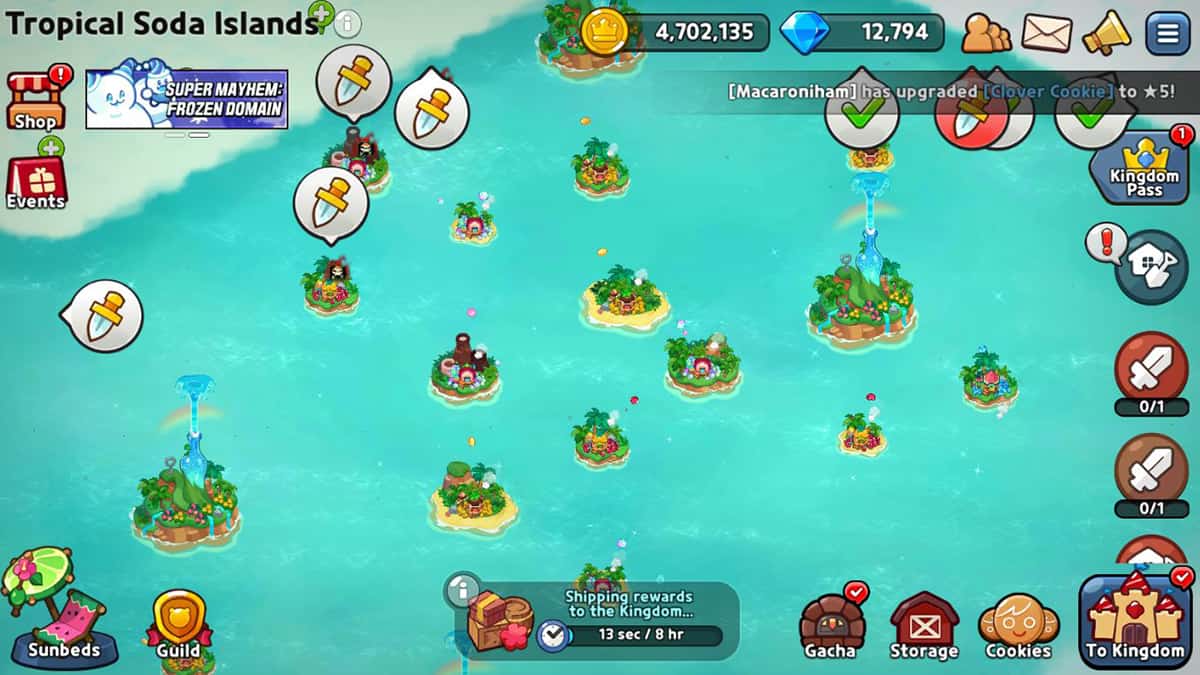Image resolution: width=1200 pixels, height=675 pixels.
Task: Open the Events menu
Action: 36,182
